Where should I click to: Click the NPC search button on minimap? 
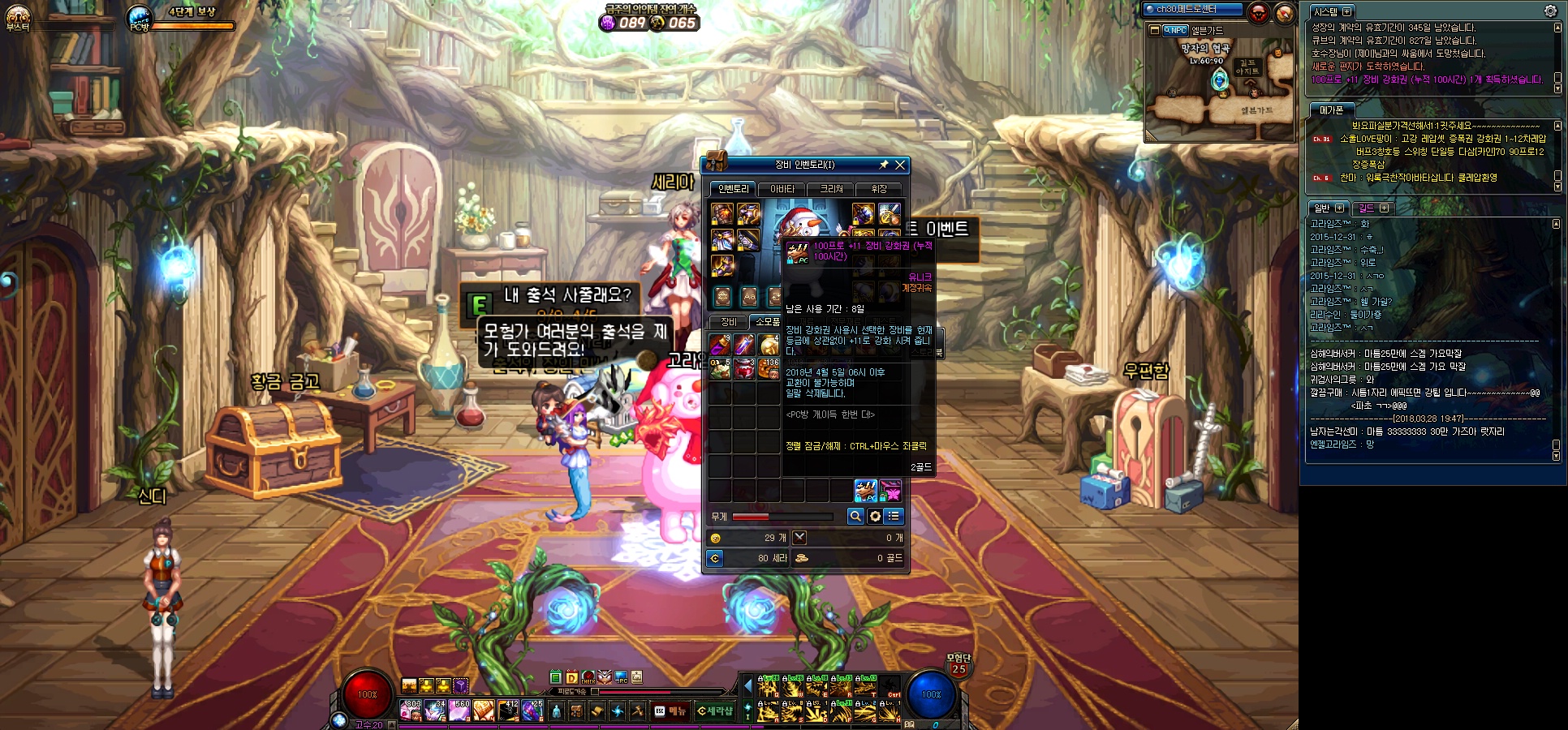[1174, 30]
